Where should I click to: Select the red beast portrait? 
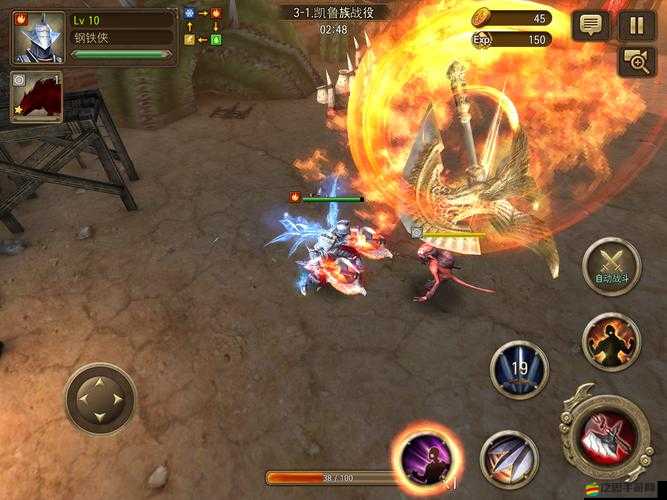tap(37, 97)
